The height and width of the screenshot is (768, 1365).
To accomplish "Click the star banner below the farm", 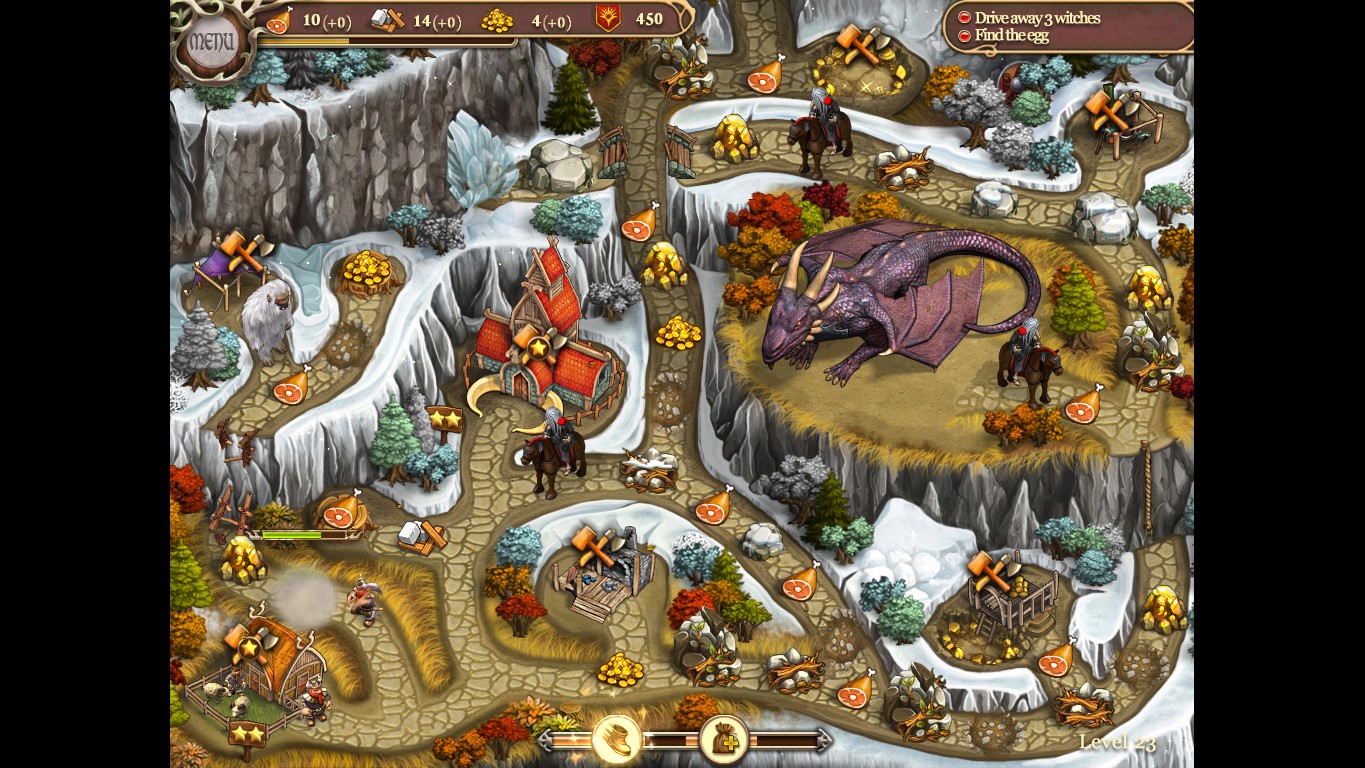I will coord(246,732).
